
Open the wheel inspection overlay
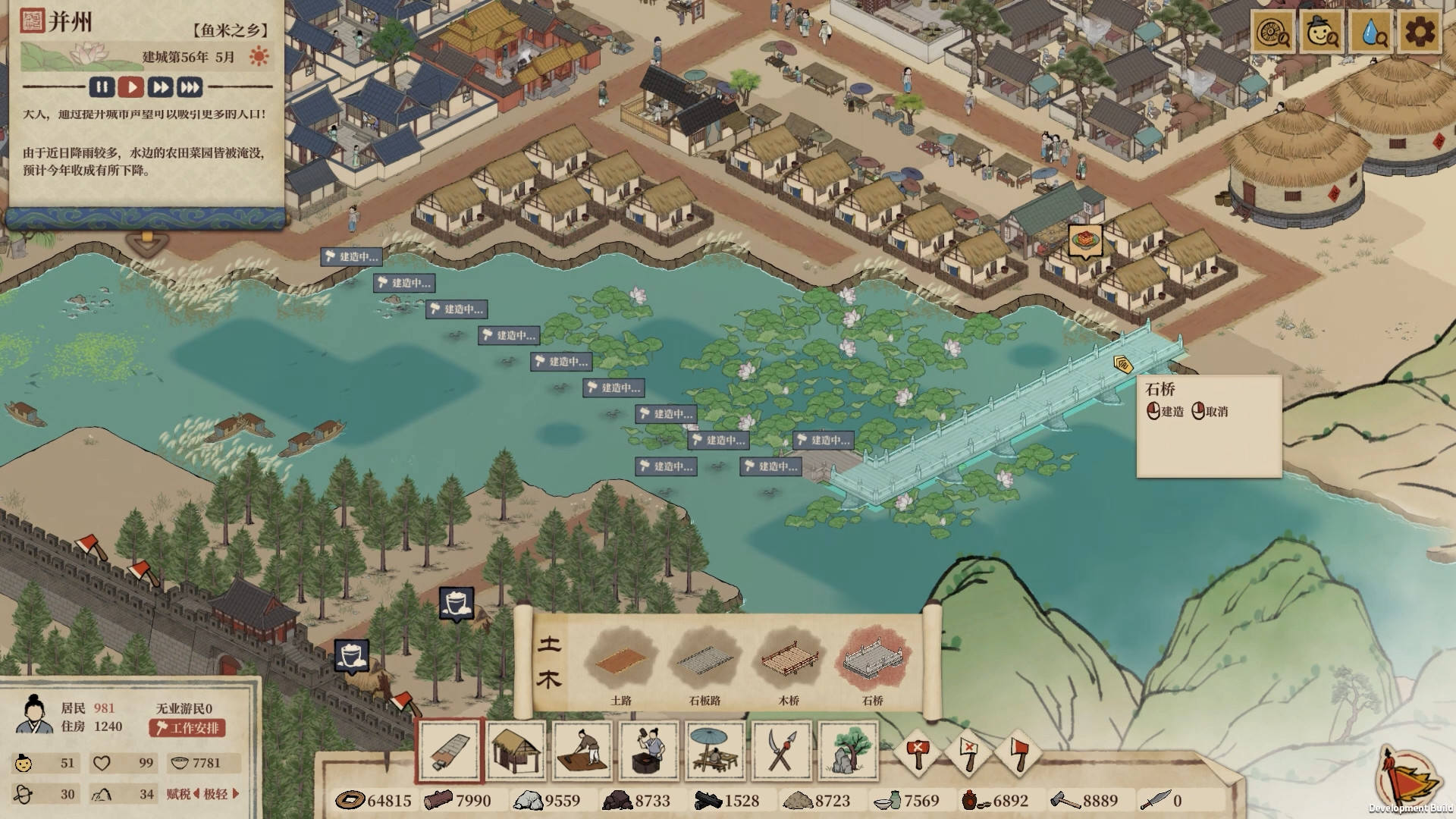(1273, 32)
